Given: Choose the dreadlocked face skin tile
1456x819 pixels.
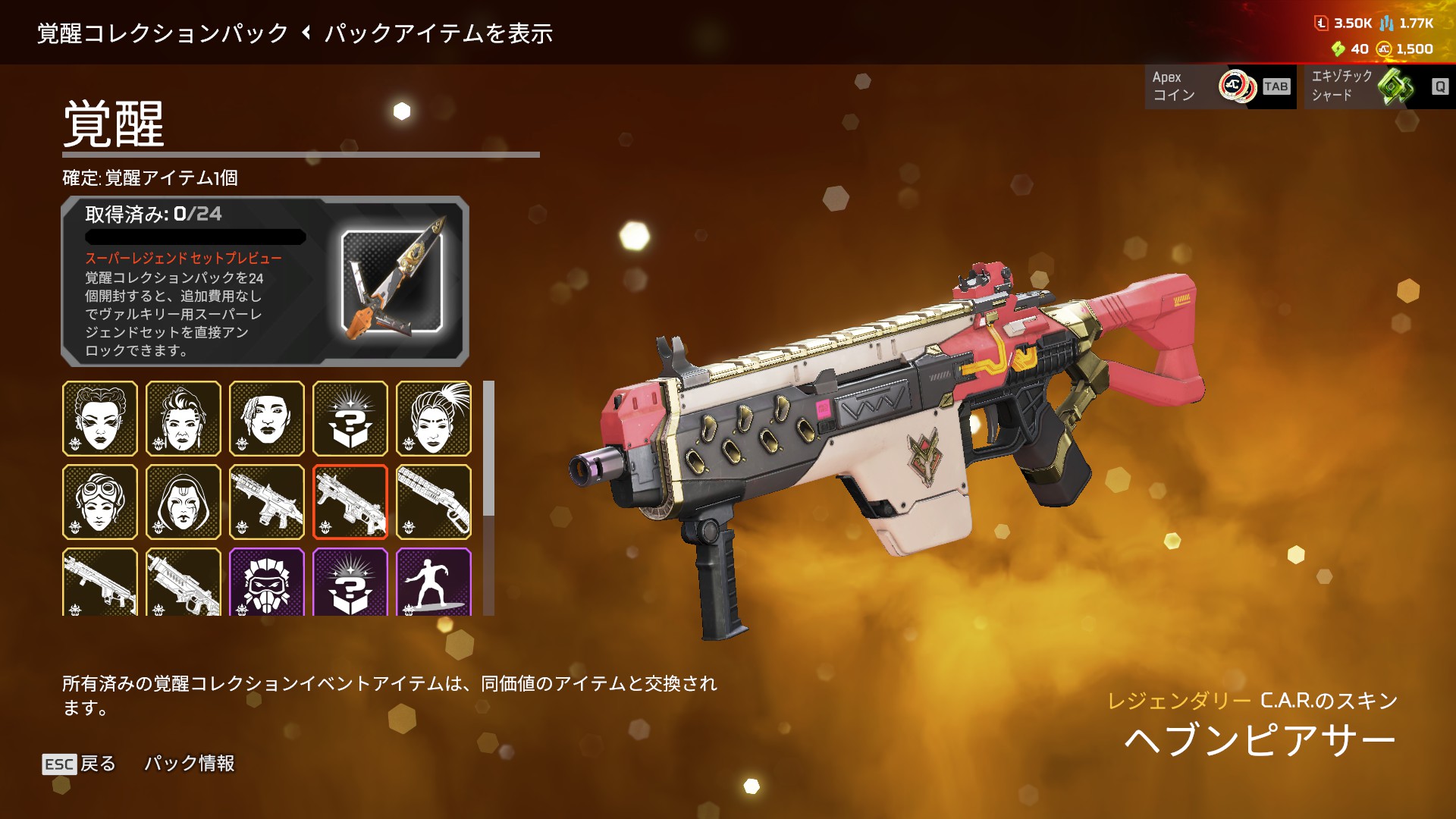Looking at the screenshot, I should tap(267, 419).
